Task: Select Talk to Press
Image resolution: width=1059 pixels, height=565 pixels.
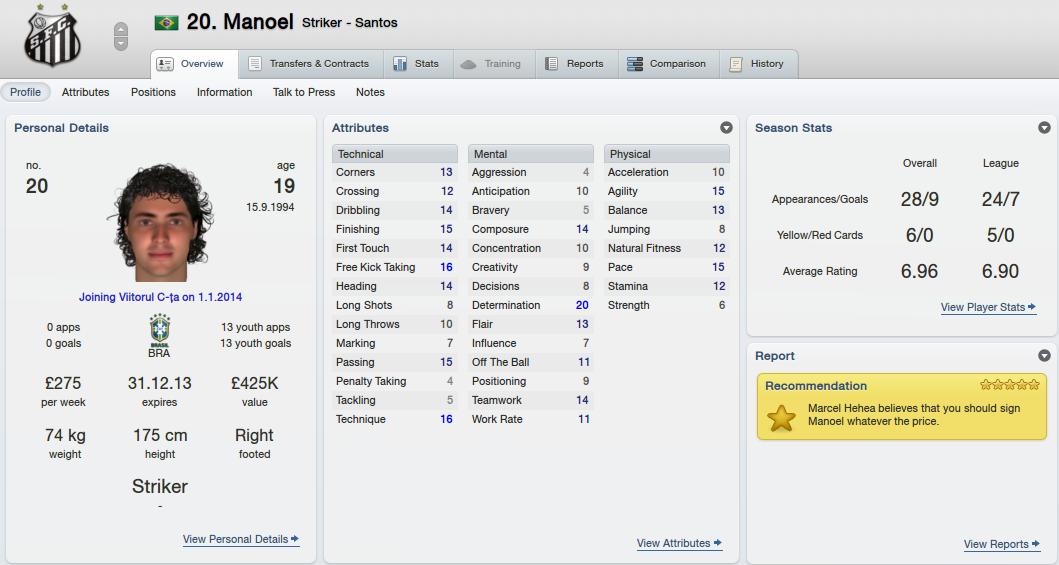Action: coord(304,92)
